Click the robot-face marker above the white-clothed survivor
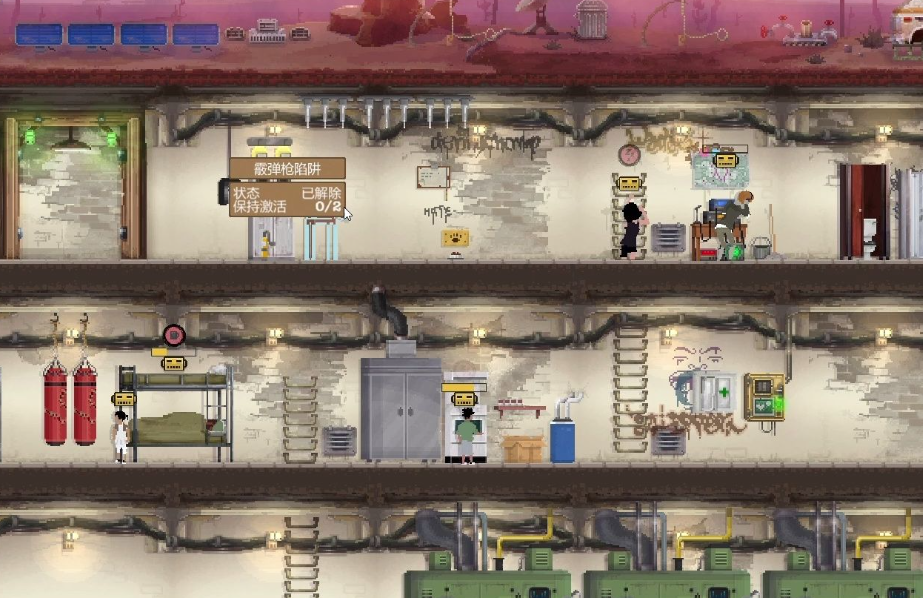 124,398
